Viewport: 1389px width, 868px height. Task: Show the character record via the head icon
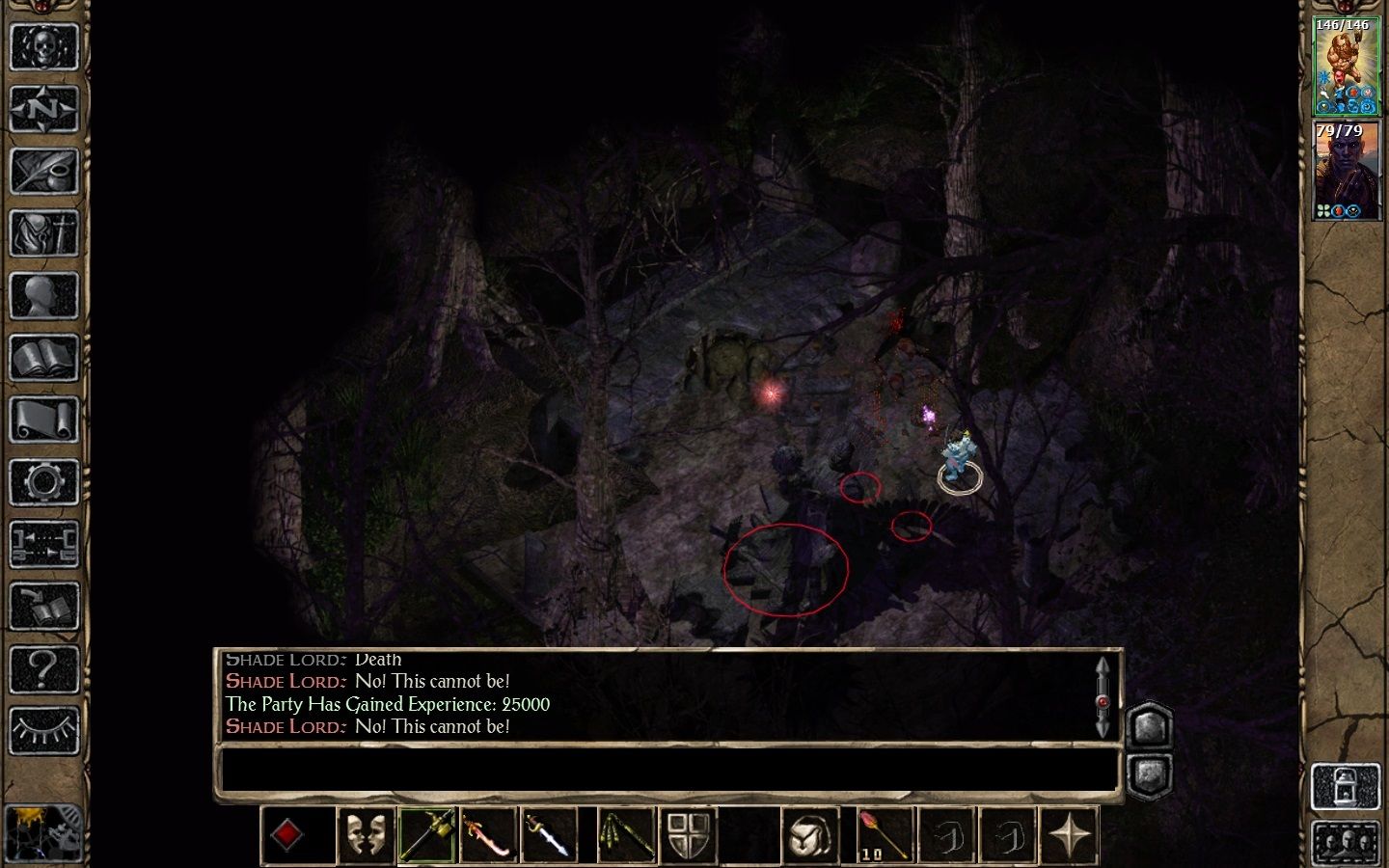click(x=43, y=297)
